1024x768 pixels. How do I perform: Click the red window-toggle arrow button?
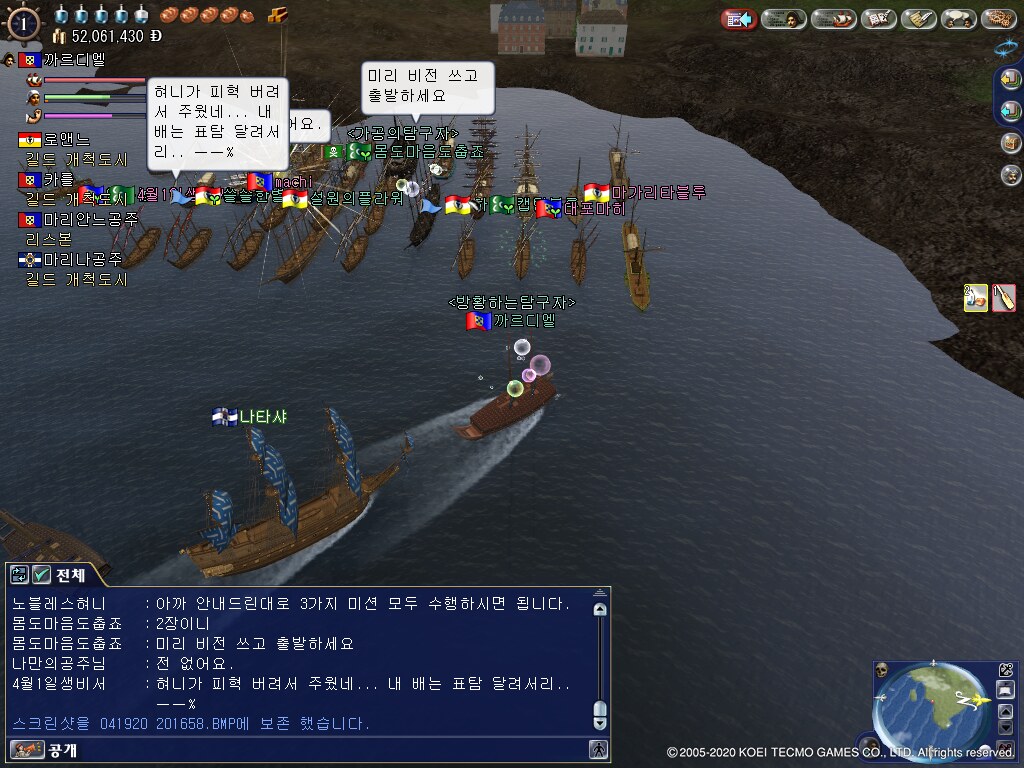pos(739,19)
